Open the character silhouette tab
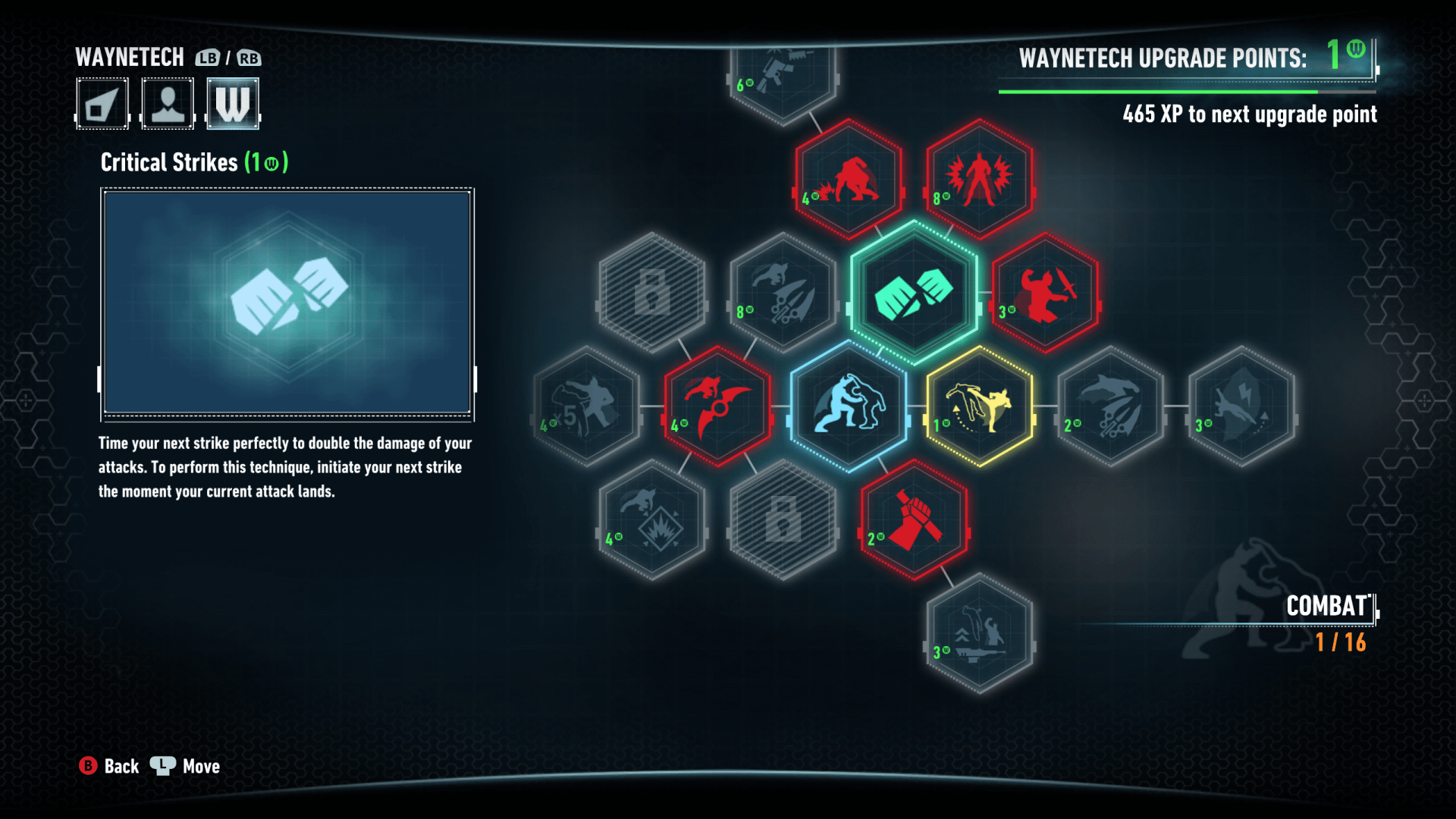 click(168, 104)
